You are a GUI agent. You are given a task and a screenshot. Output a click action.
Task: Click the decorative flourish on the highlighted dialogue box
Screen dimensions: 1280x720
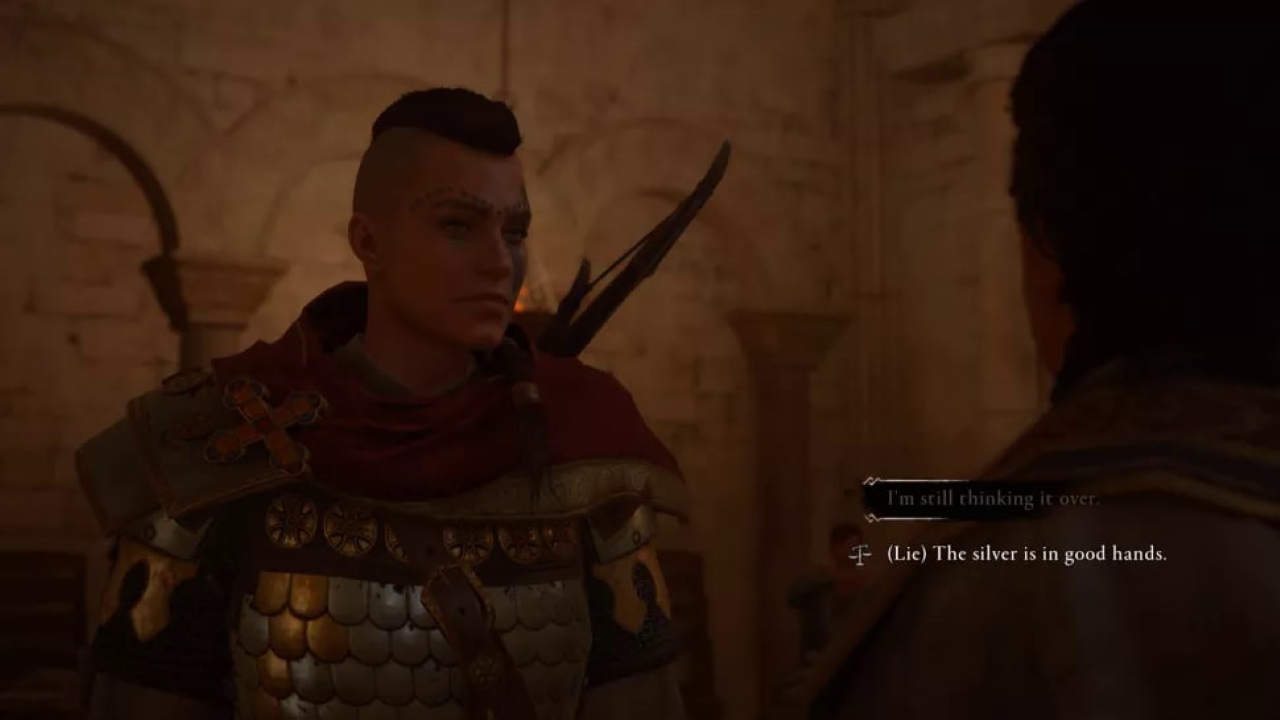pos(870,481)
